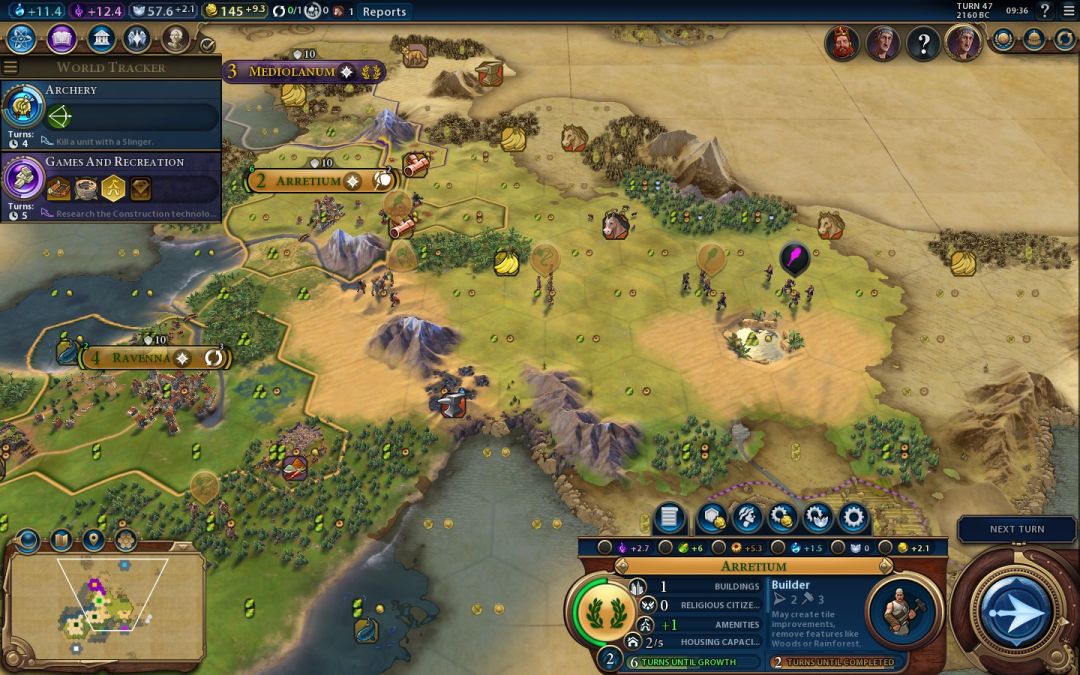Image resolution: width=1080 pixels, height=675 pixels.
Task: Open the purchase item with gold button
Action: click(783, 518)
